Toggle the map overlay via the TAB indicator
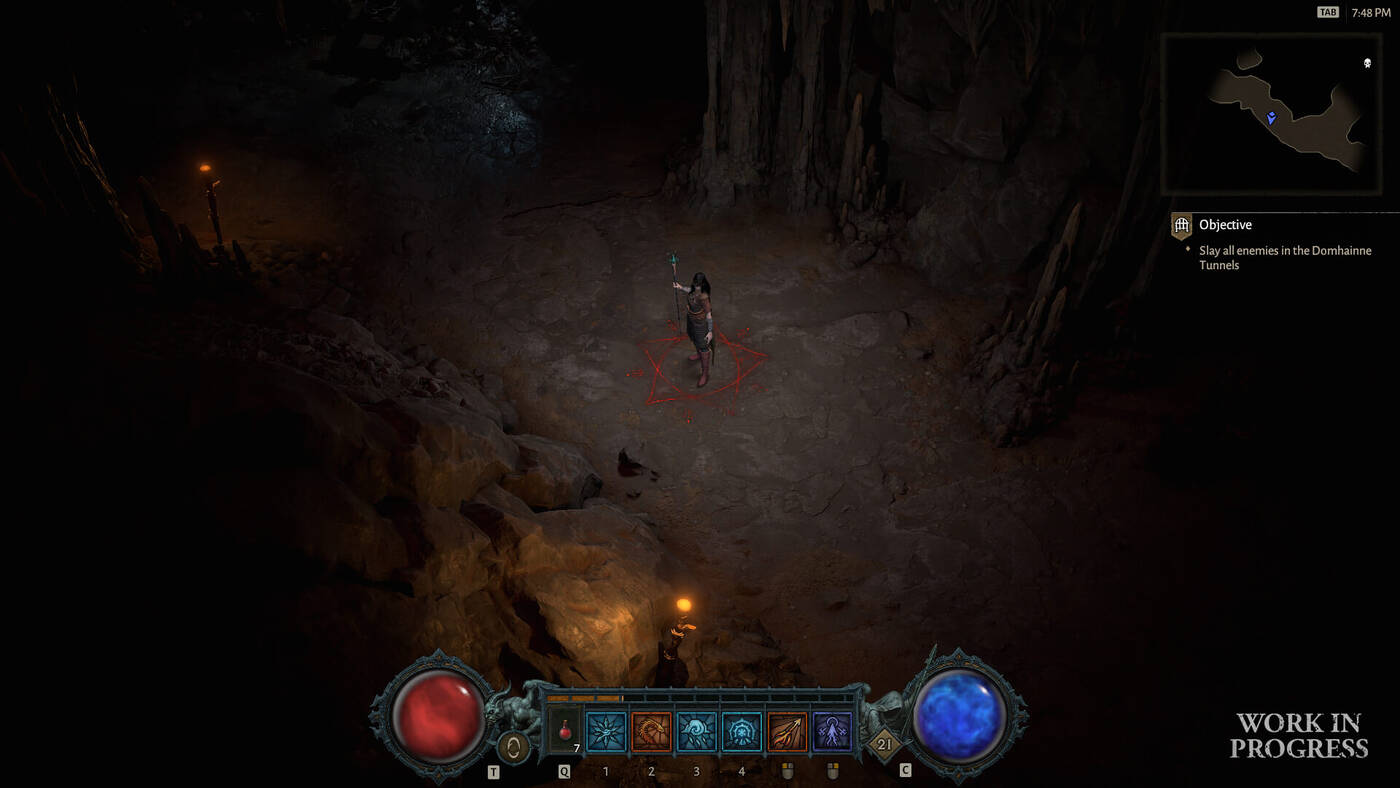The height and width of the screenshot is (788, 1400). coord(1327,11)
